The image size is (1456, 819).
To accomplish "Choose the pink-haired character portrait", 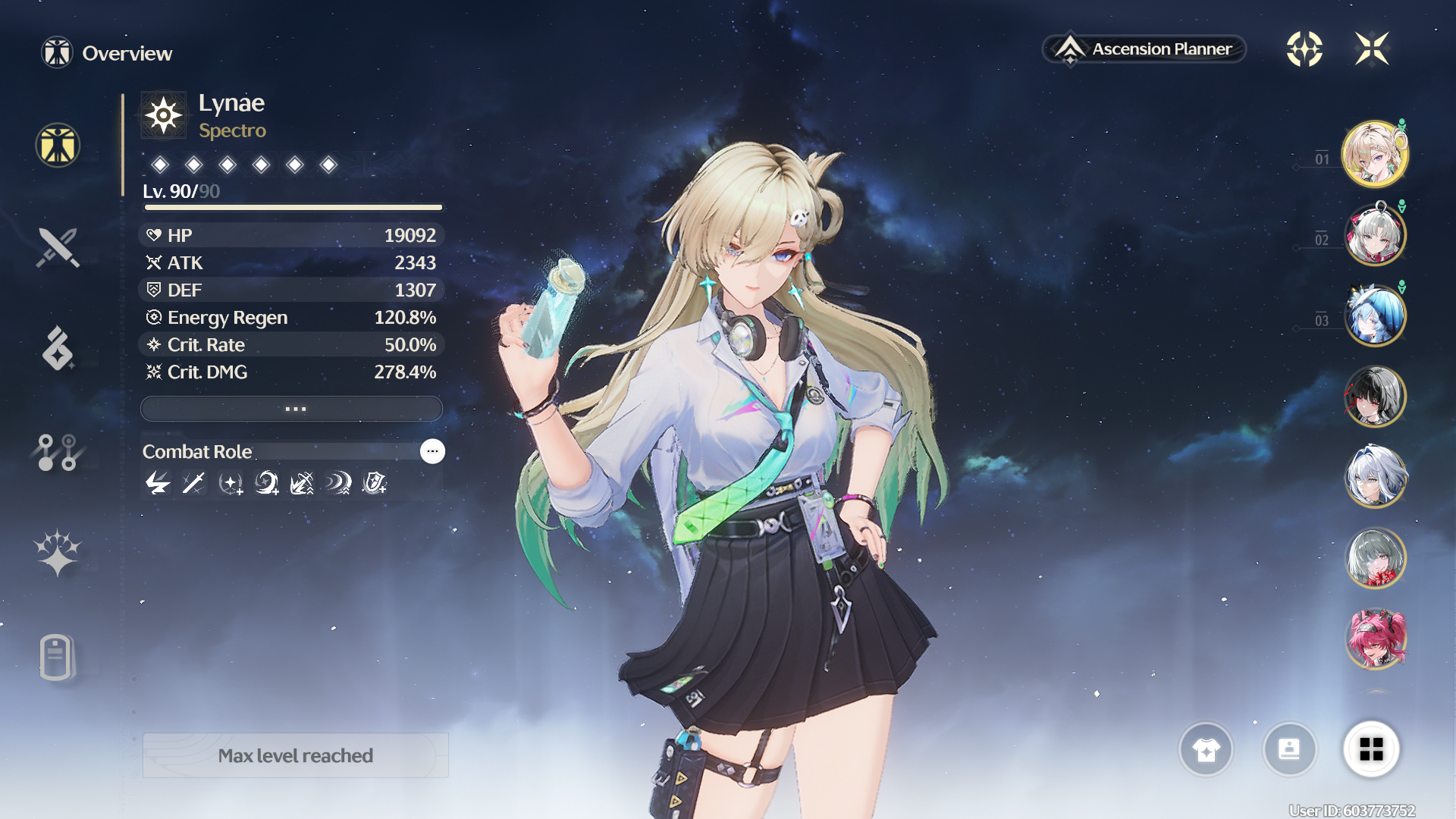I will click(1375, 639).
